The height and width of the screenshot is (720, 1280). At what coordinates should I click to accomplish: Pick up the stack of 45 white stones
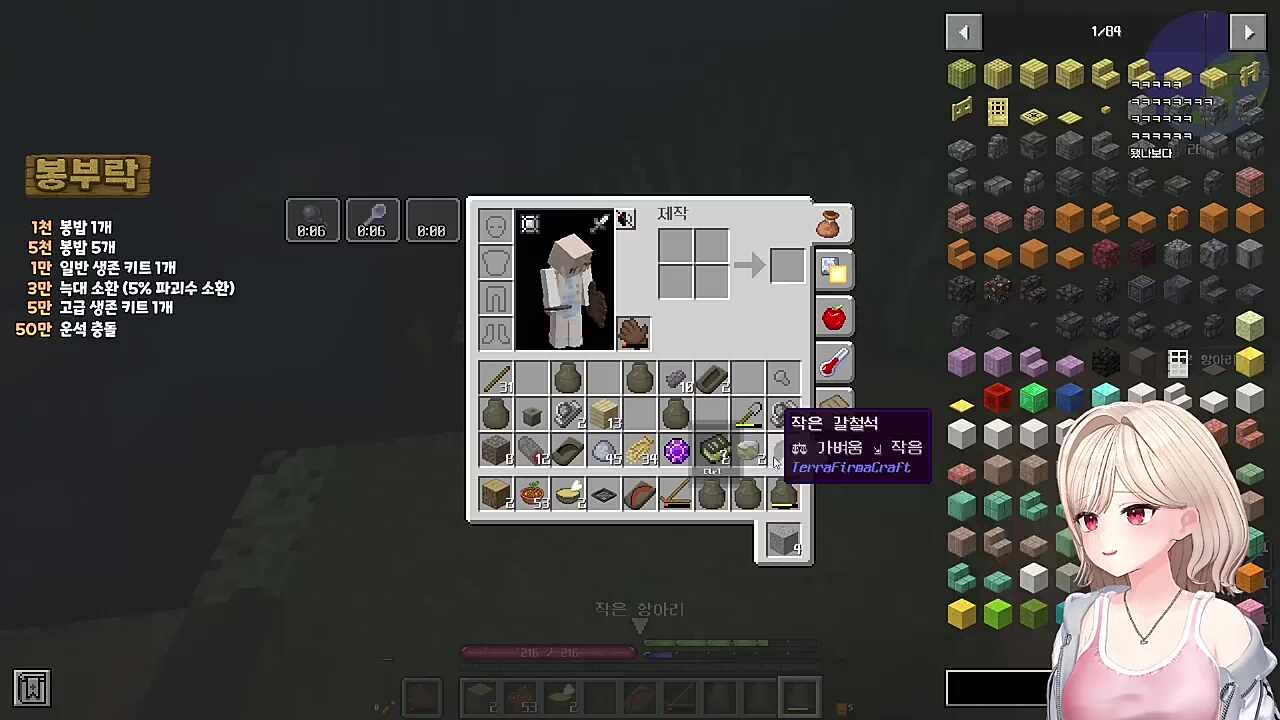[x=604, y=451]
